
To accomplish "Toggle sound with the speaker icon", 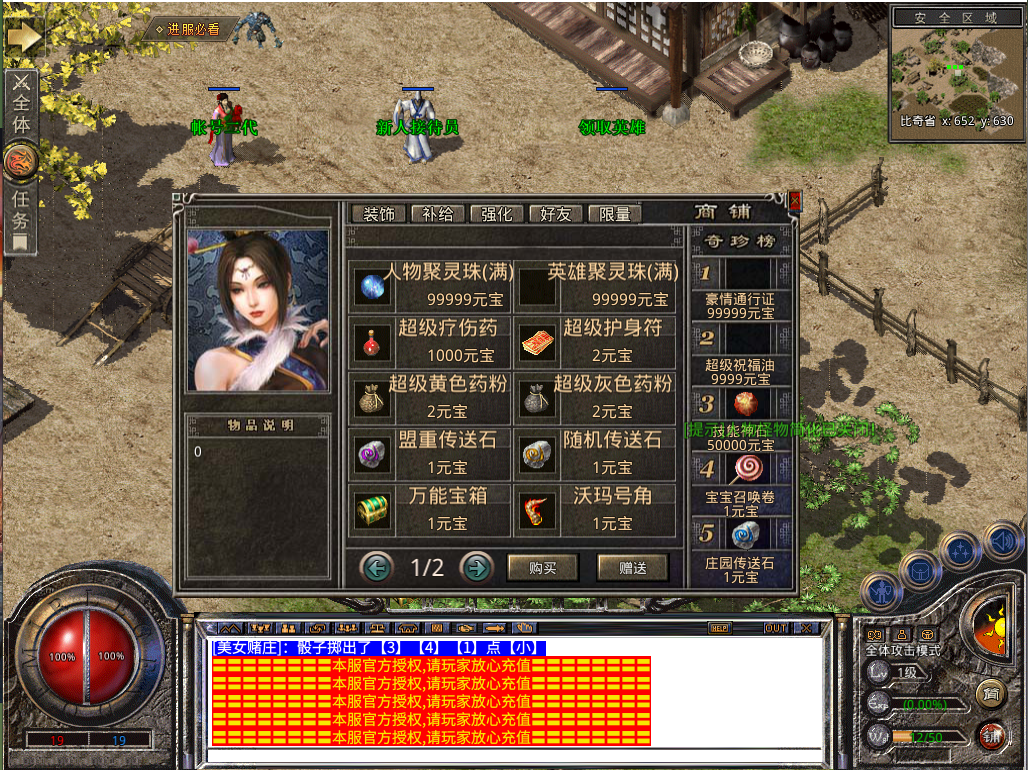I will [1003, 541].
